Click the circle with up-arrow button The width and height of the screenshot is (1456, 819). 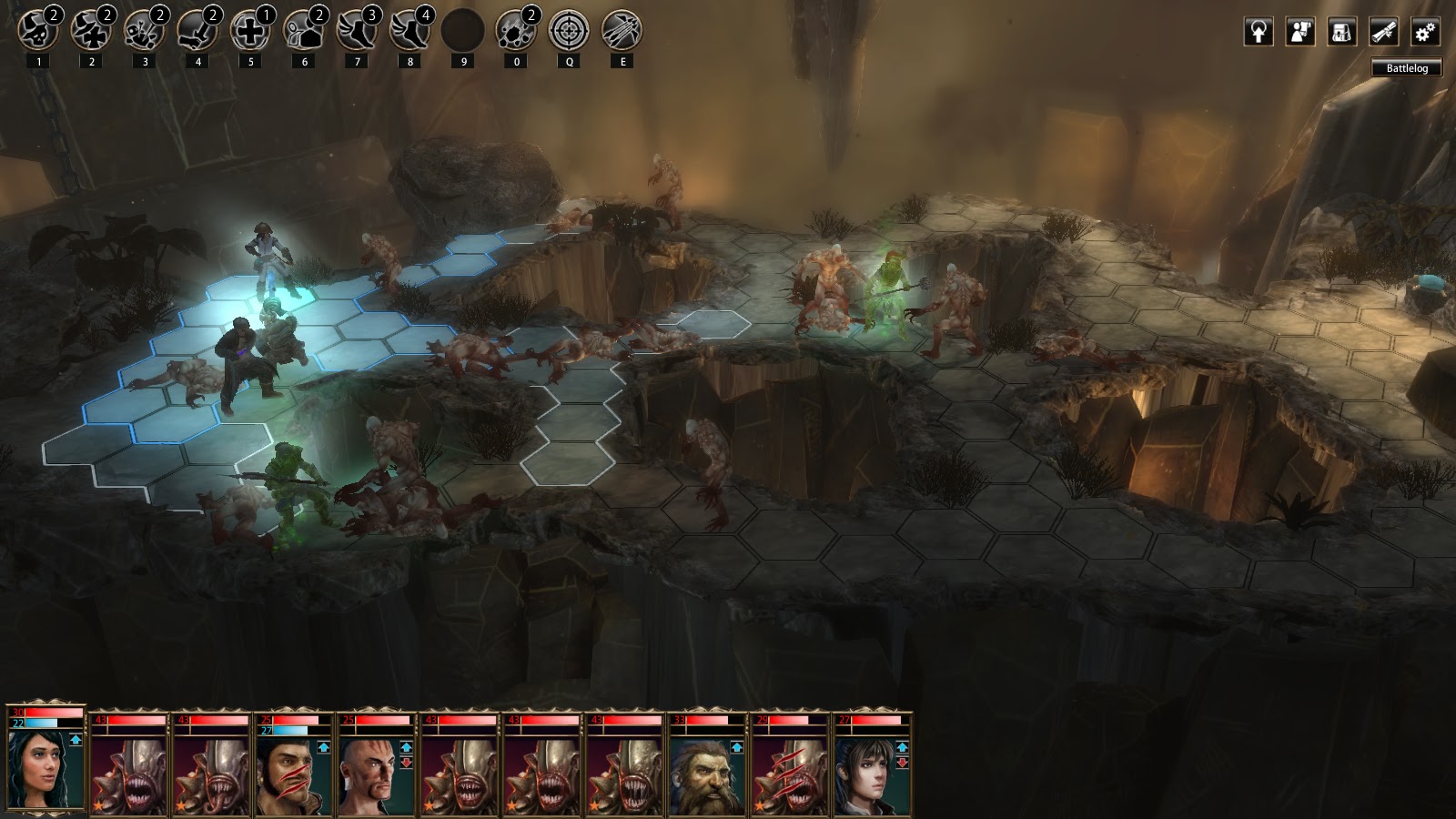coord(1259,32)
